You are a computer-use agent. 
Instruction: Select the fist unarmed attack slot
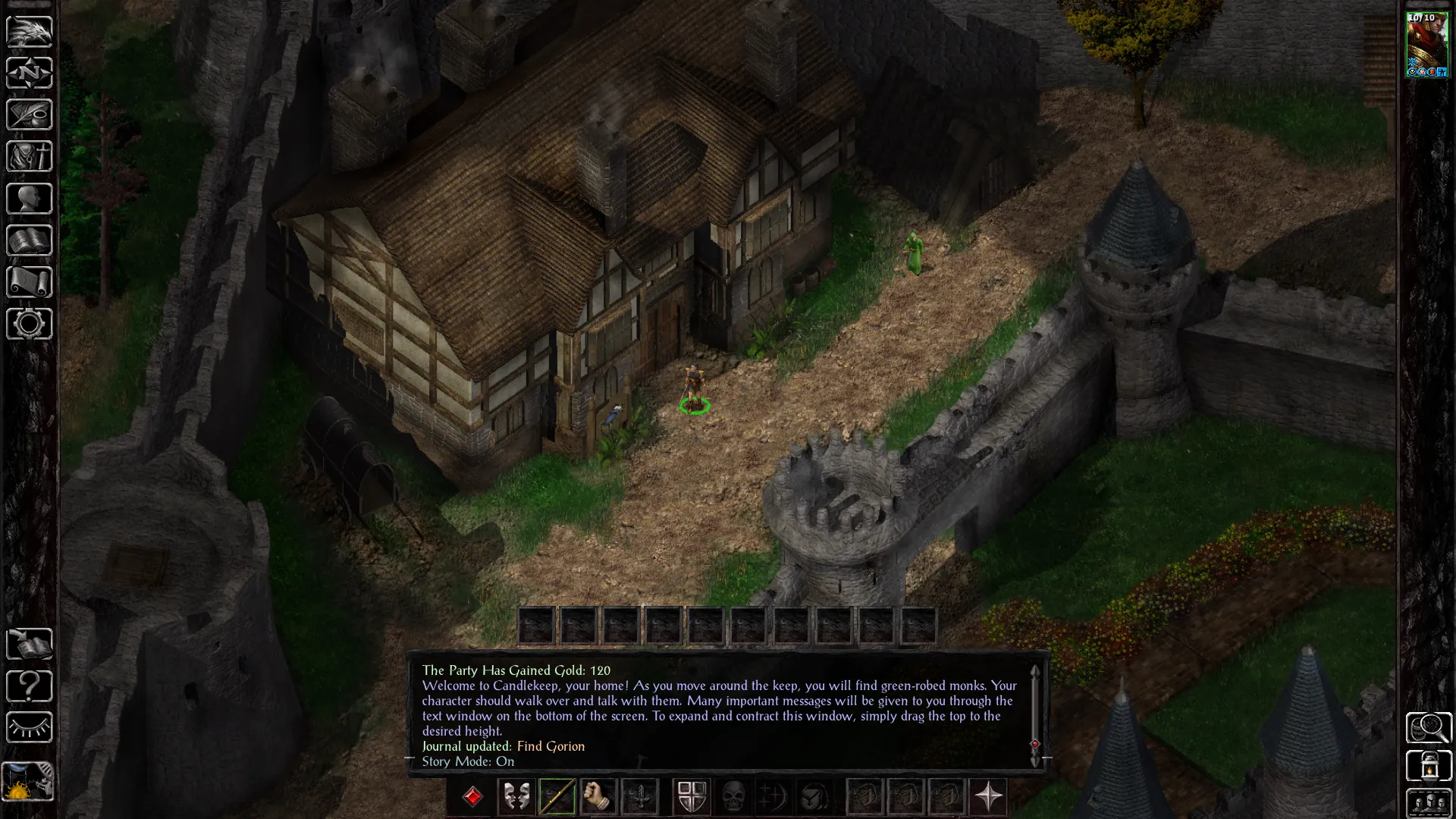tap(598, 796)
